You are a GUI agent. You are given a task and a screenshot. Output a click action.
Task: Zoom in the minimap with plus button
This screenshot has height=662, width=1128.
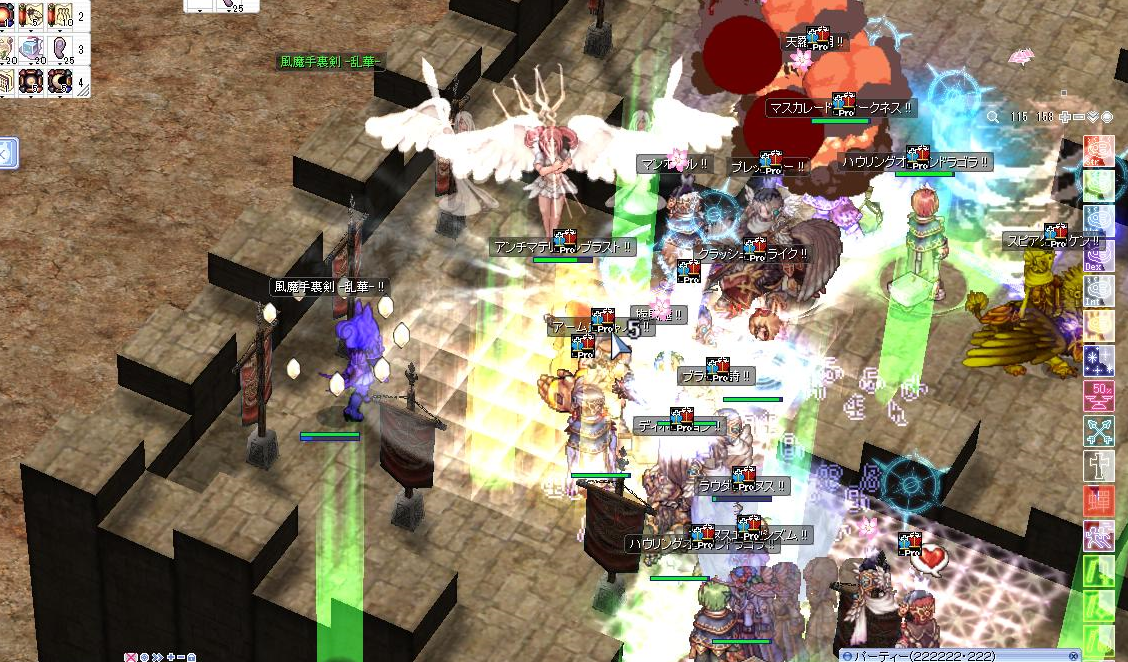point(1067,117)
